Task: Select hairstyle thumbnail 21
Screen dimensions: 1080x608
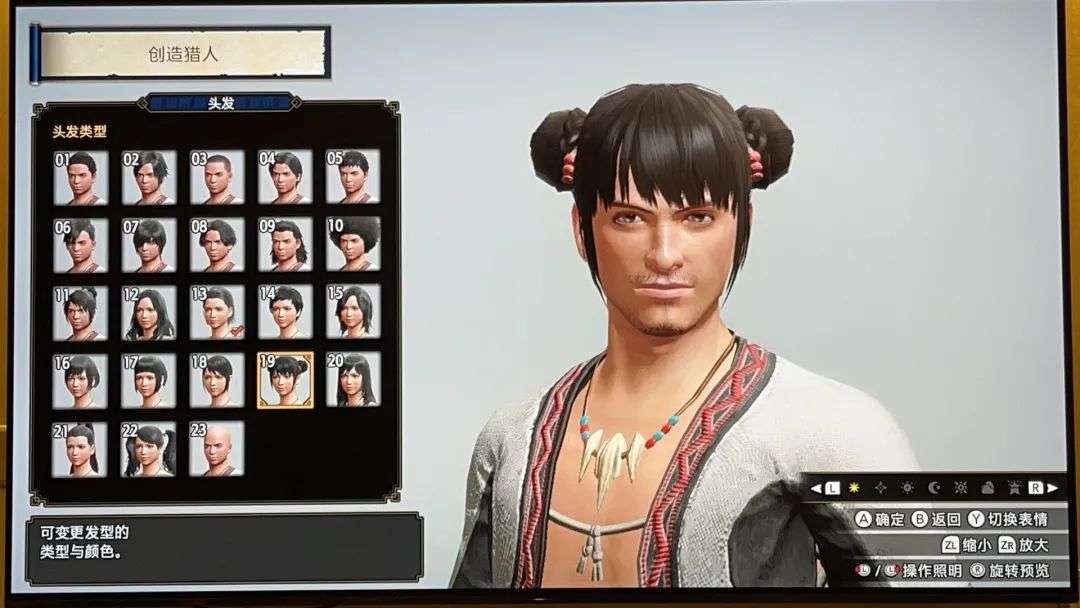Action: pyautogui.click(x=80, y=449)
